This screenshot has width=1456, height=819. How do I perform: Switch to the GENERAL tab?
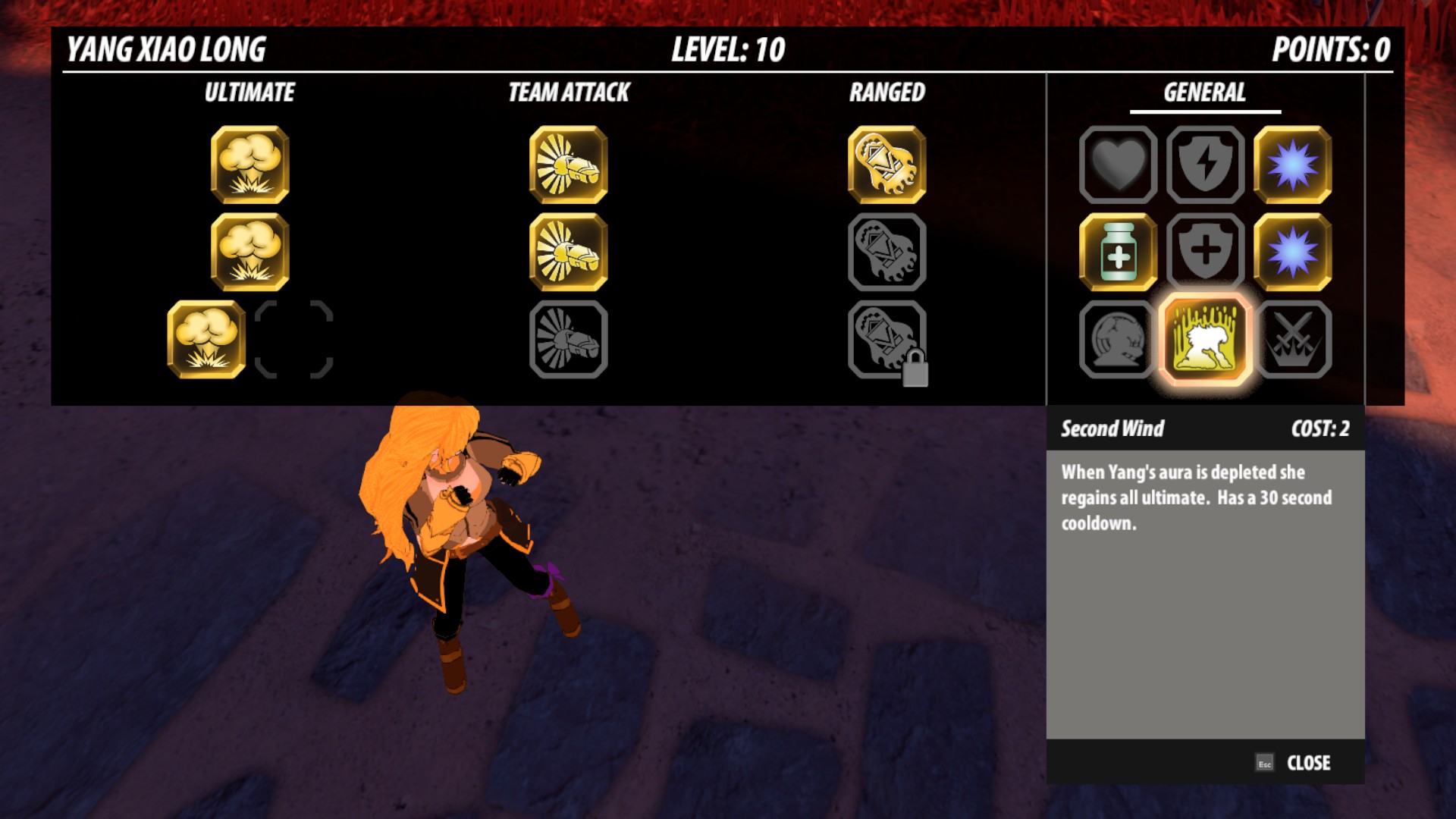(1205, 93)
